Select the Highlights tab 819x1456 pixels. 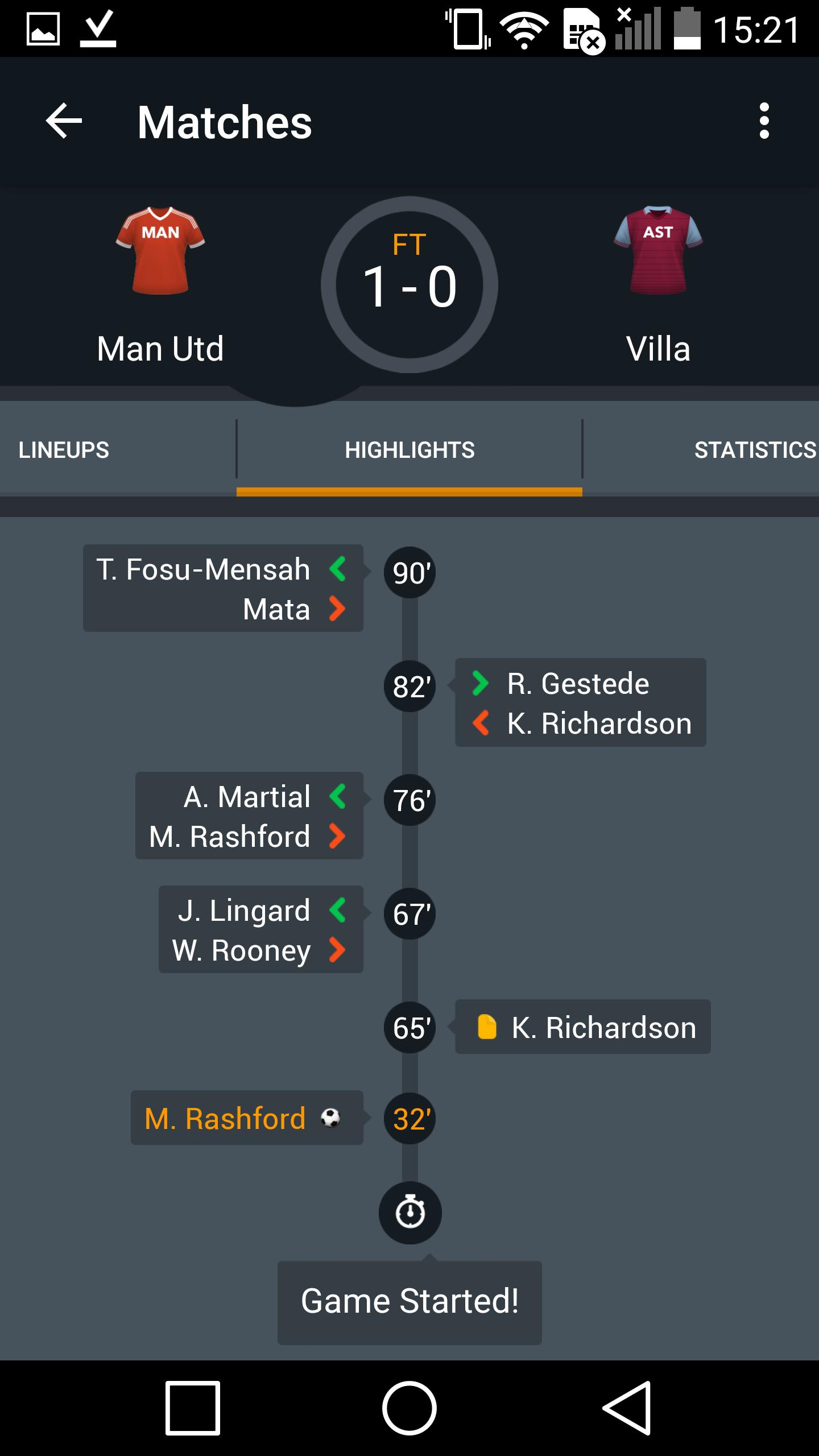pyautogui.click(x=409, y=450)
